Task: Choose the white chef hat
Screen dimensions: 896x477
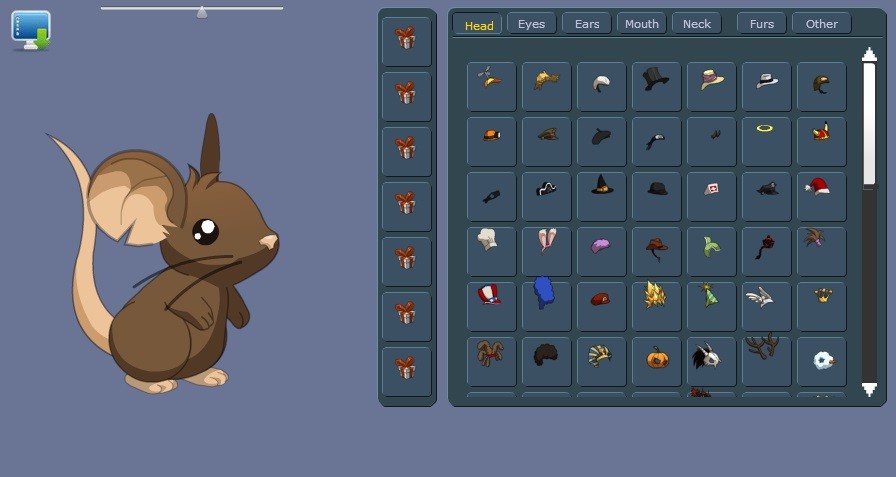Action: pos(487,239)
